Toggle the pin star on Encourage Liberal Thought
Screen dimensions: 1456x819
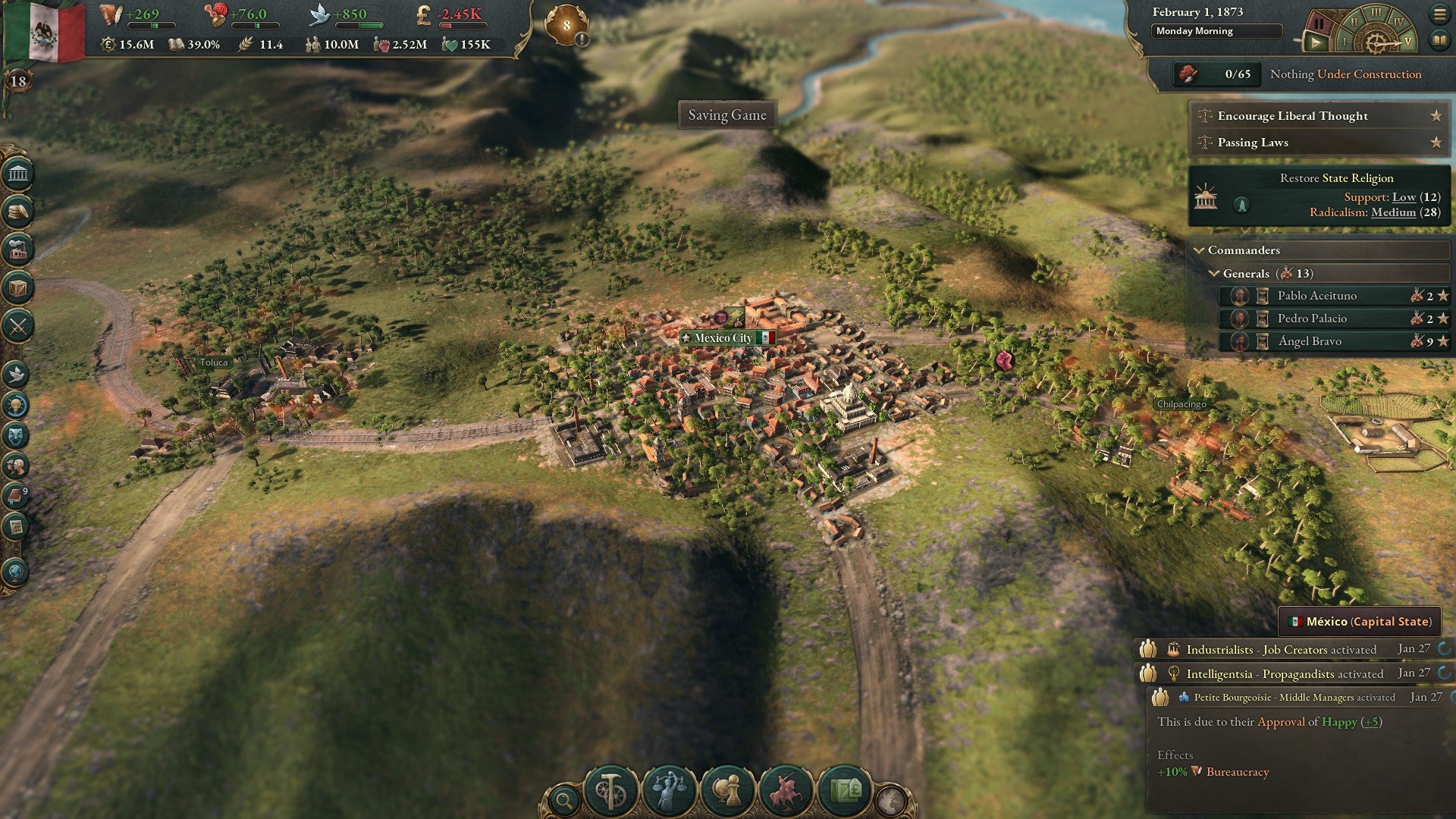[x=1437, y=116]
